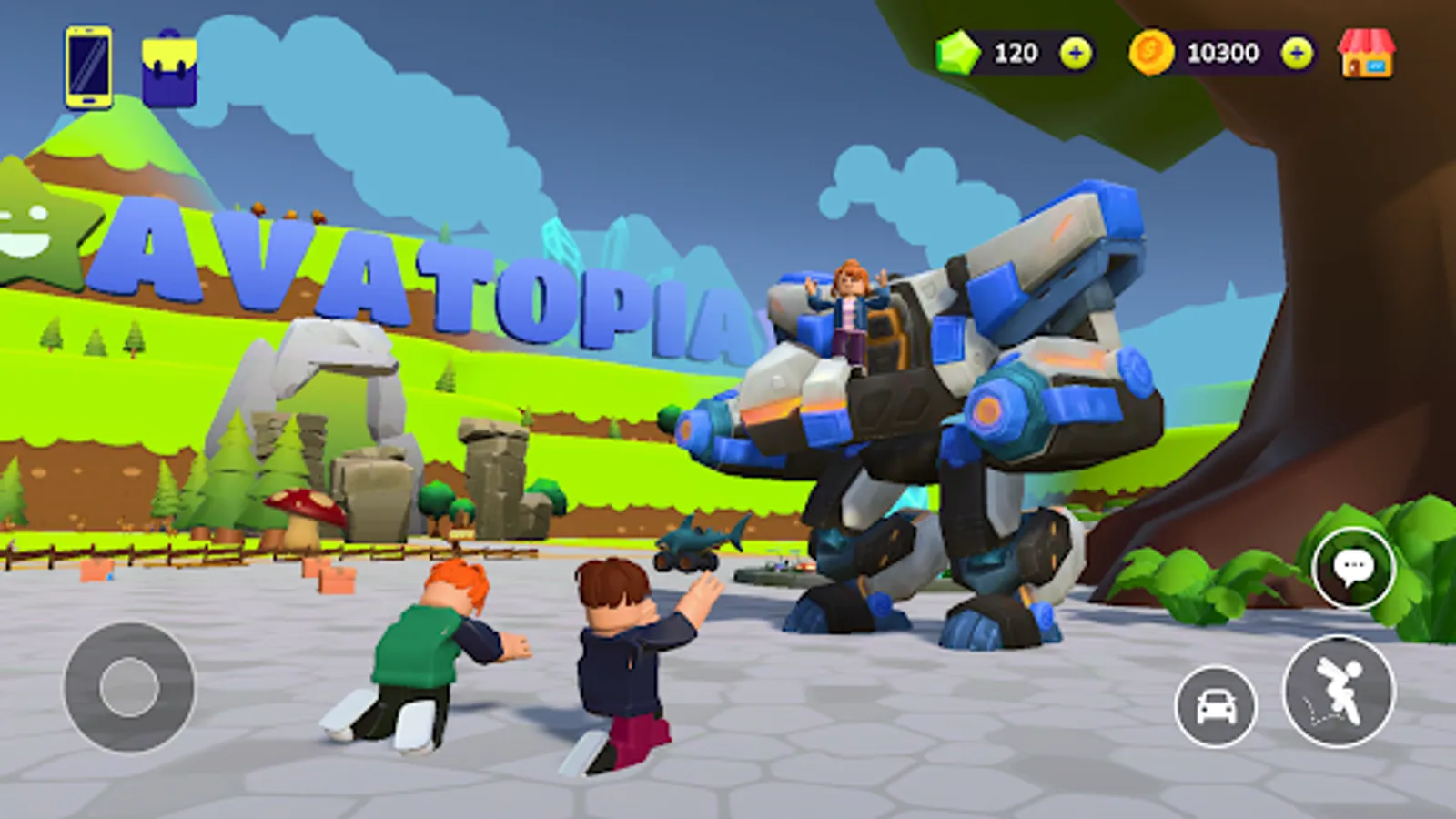Click the shark-shaped vehicle

click(701, 541)
